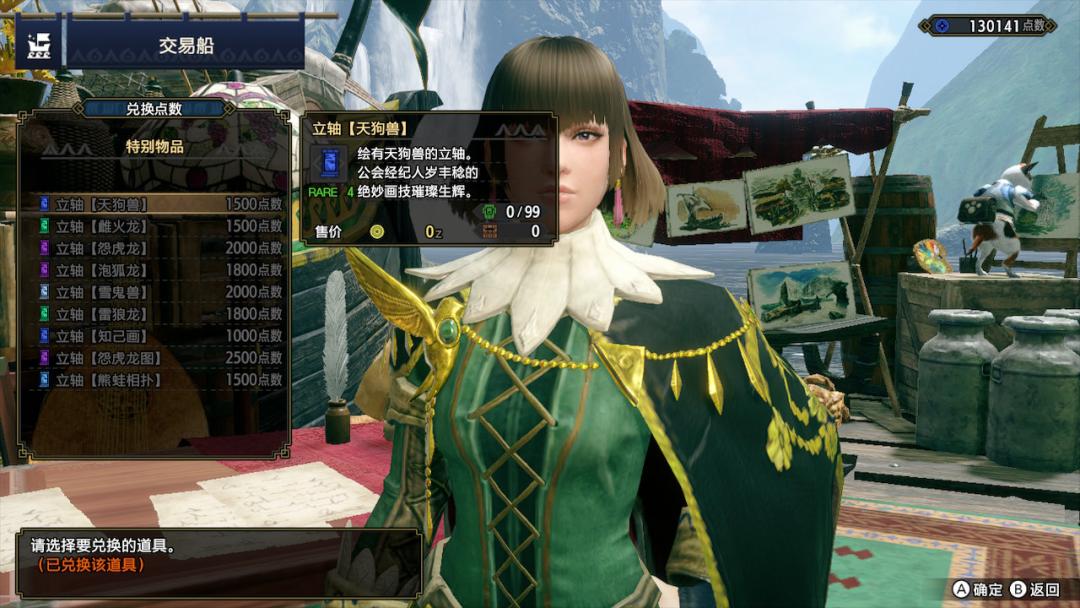Pick the 立轴【怨虎龙】 2000-point scroll
This screenshot has width=1080, height=608.
[160, 248]
